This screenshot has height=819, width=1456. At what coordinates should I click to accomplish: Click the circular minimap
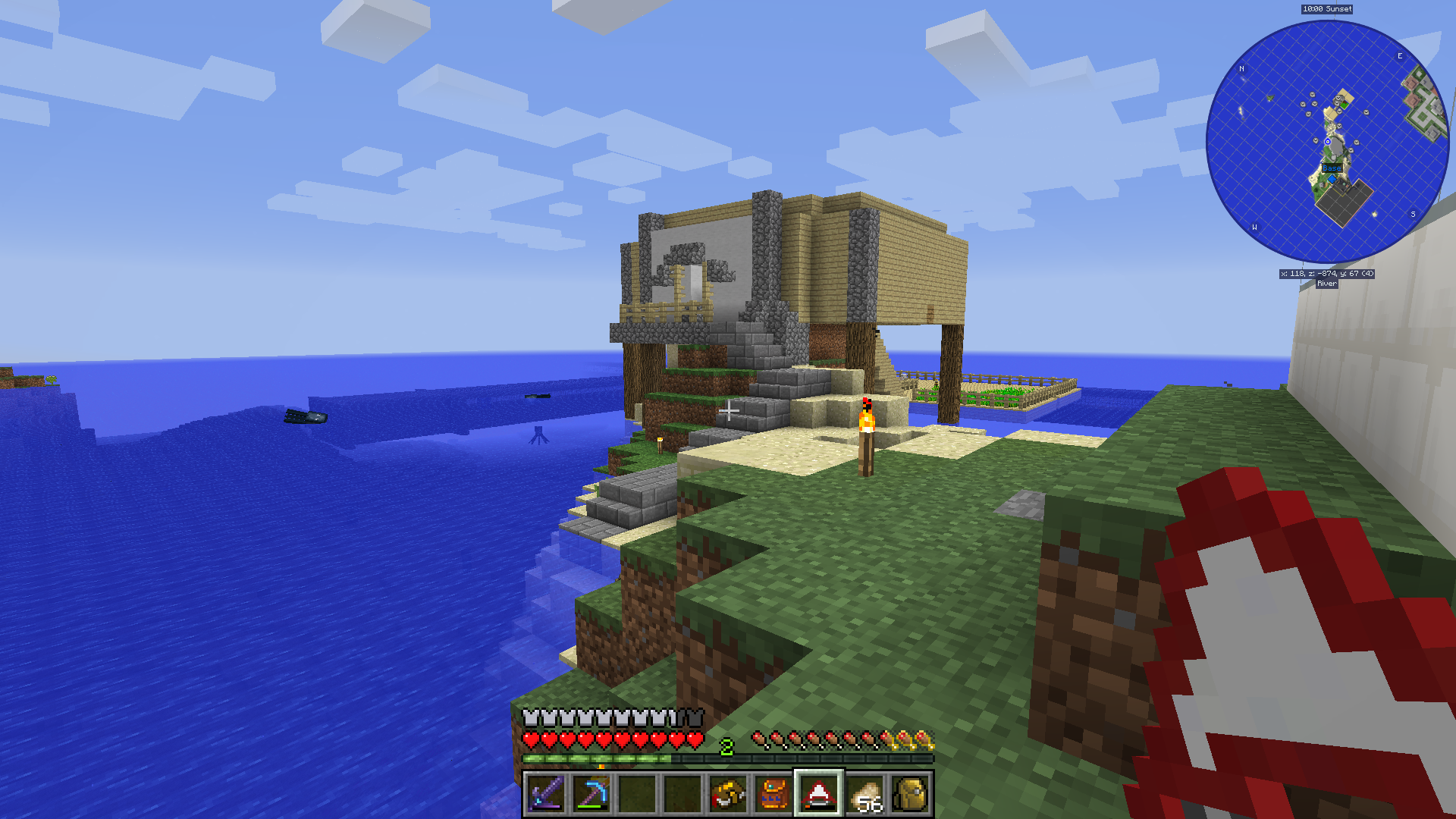[x=1327, y=142]
